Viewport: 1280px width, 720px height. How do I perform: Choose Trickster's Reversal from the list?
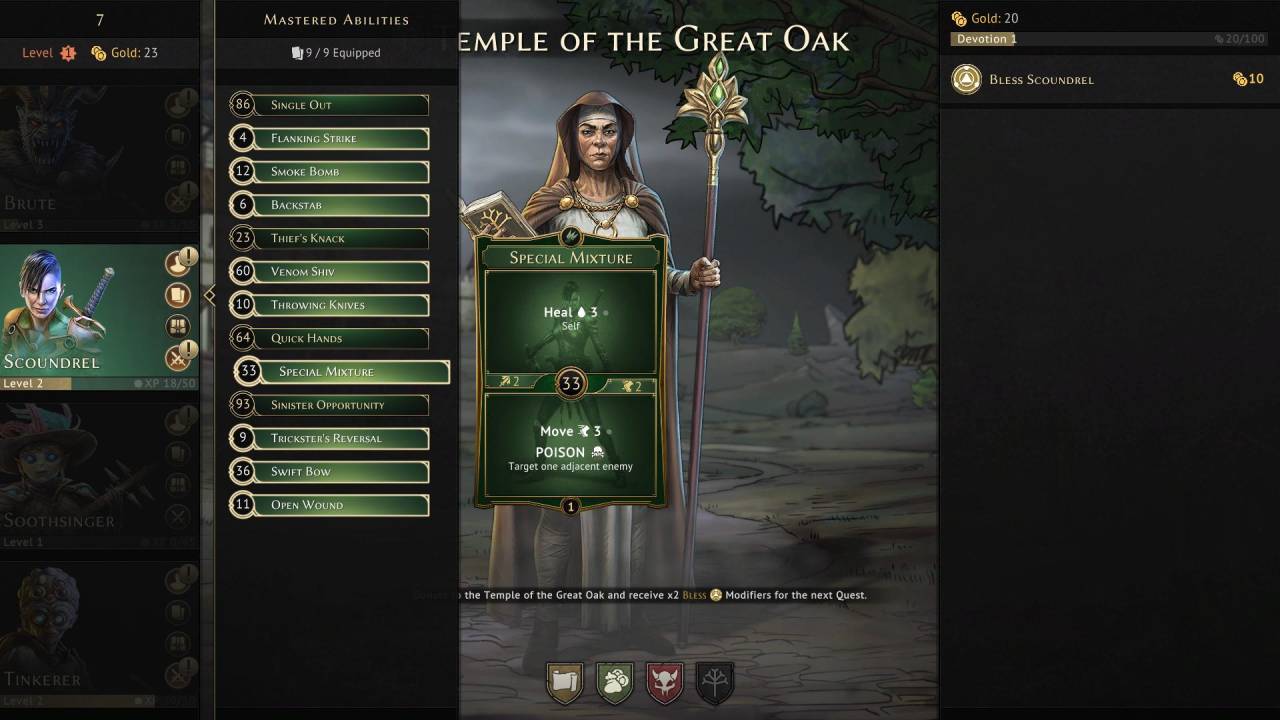[330, 438]
